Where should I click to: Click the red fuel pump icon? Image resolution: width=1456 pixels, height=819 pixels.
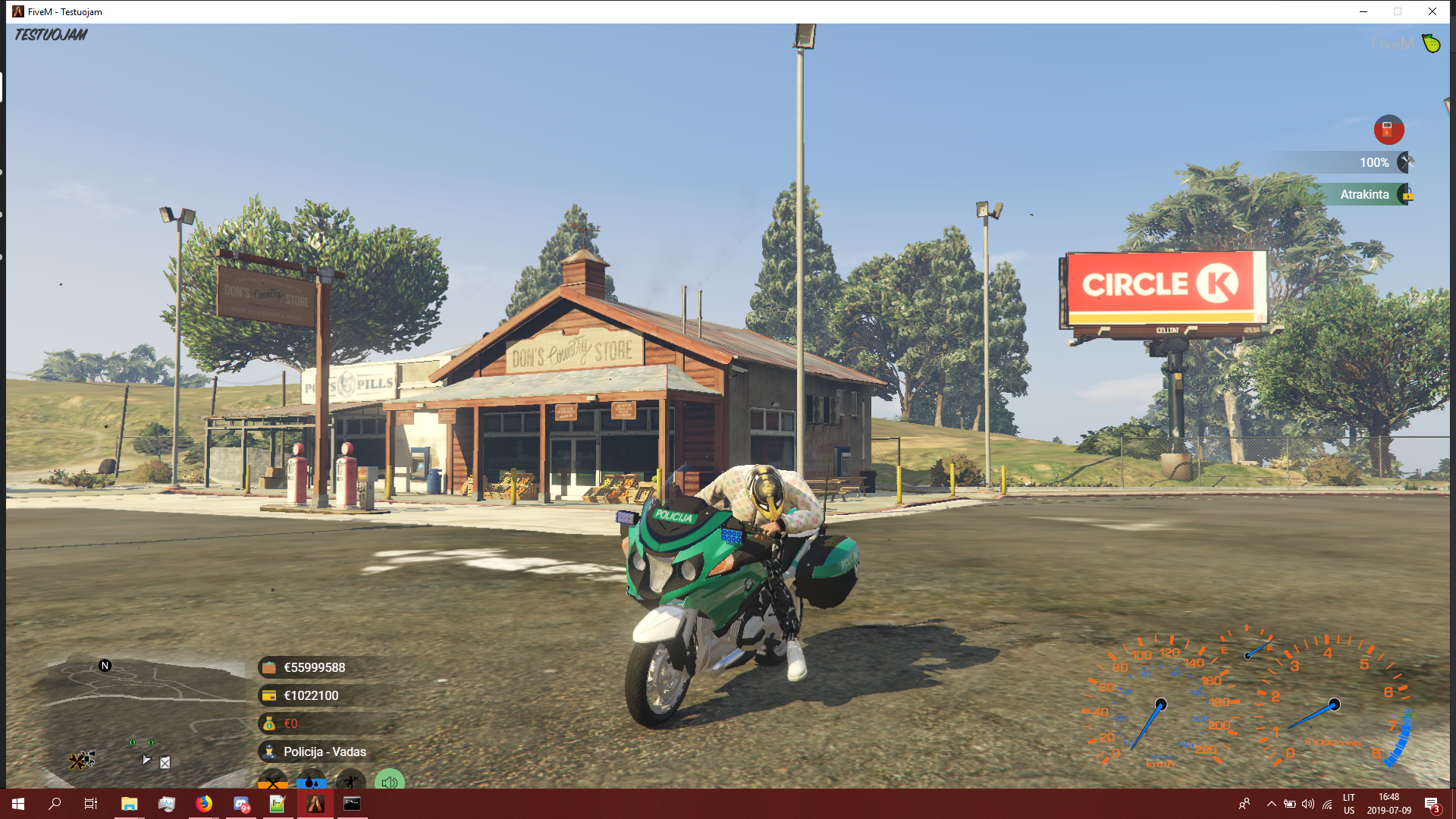(x=1389, y=130)
